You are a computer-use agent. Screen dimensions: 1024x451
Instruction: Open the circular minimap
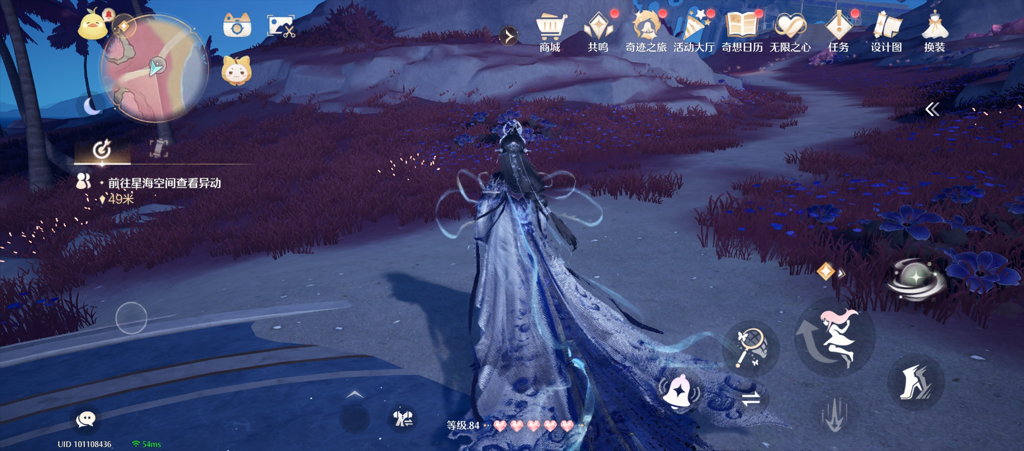coord(155,67)
